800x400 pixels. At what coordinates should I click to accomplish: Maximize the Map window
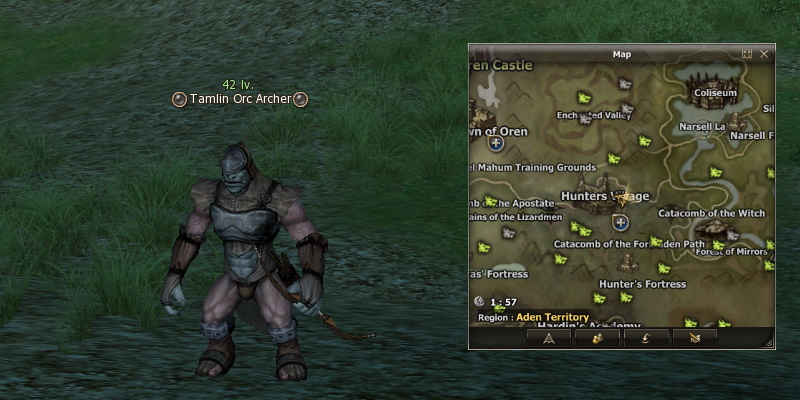[x=747, y=54]
